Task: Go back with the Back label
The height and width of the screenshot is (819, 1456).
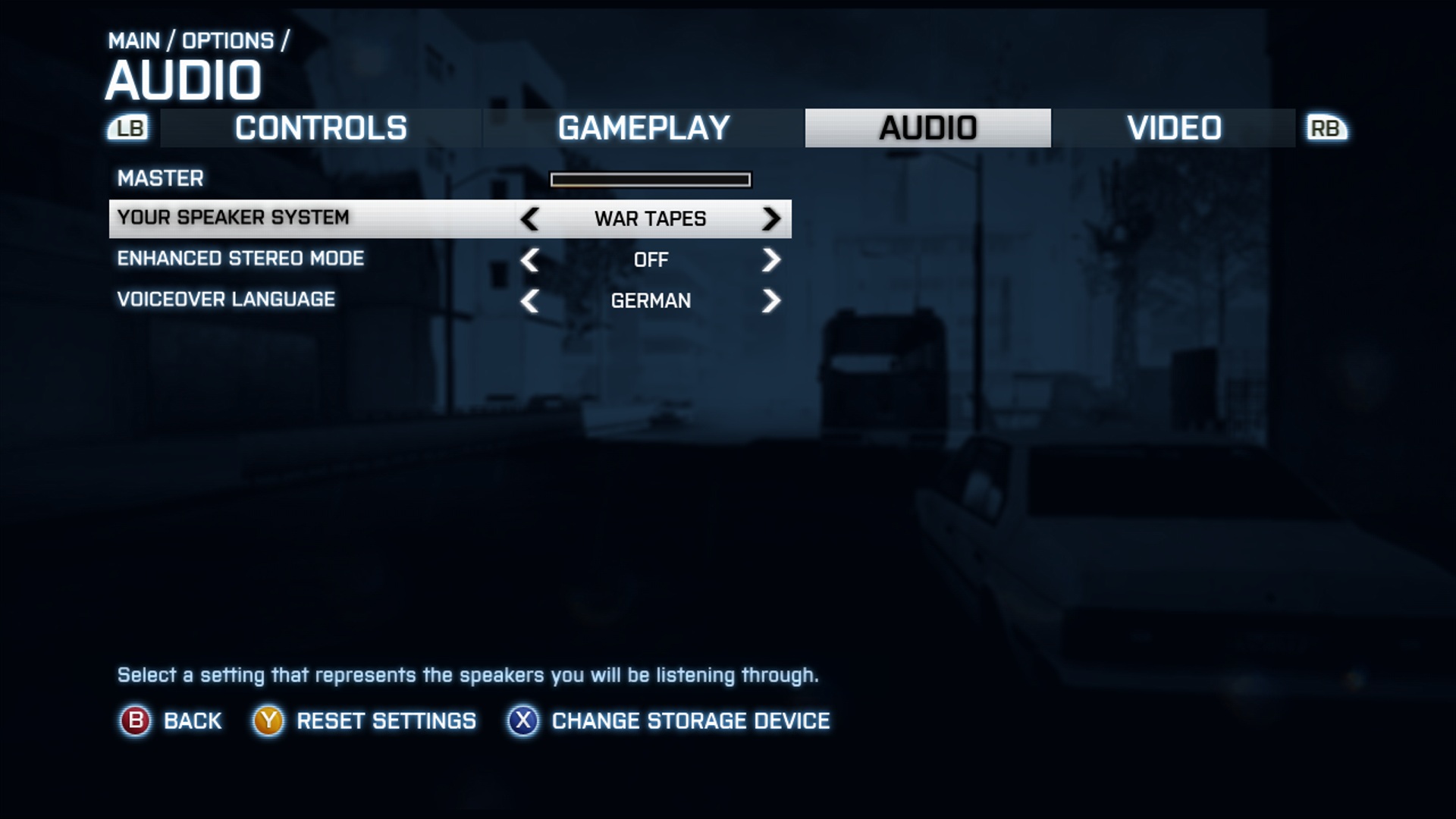Action: pos(192,721)
